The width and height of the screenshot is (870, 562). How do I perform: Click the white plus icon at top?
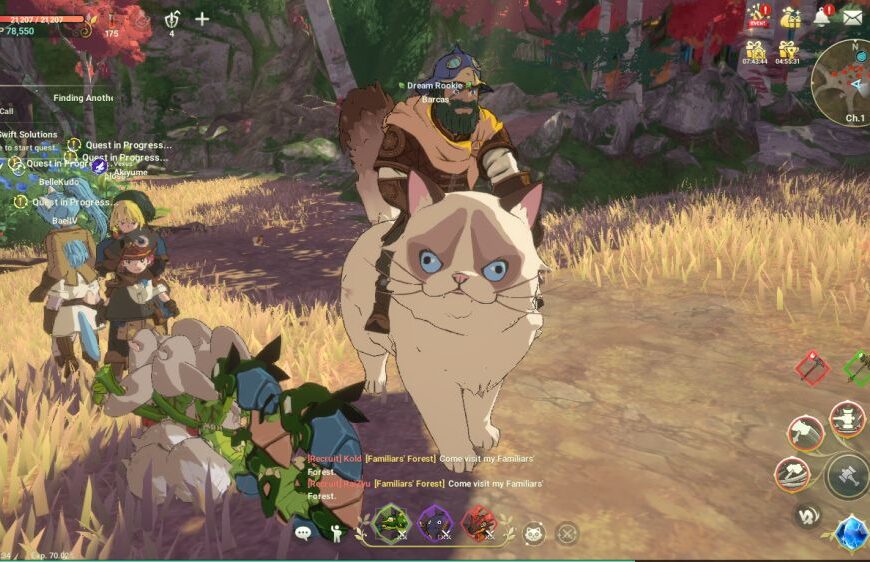(202, 18)
